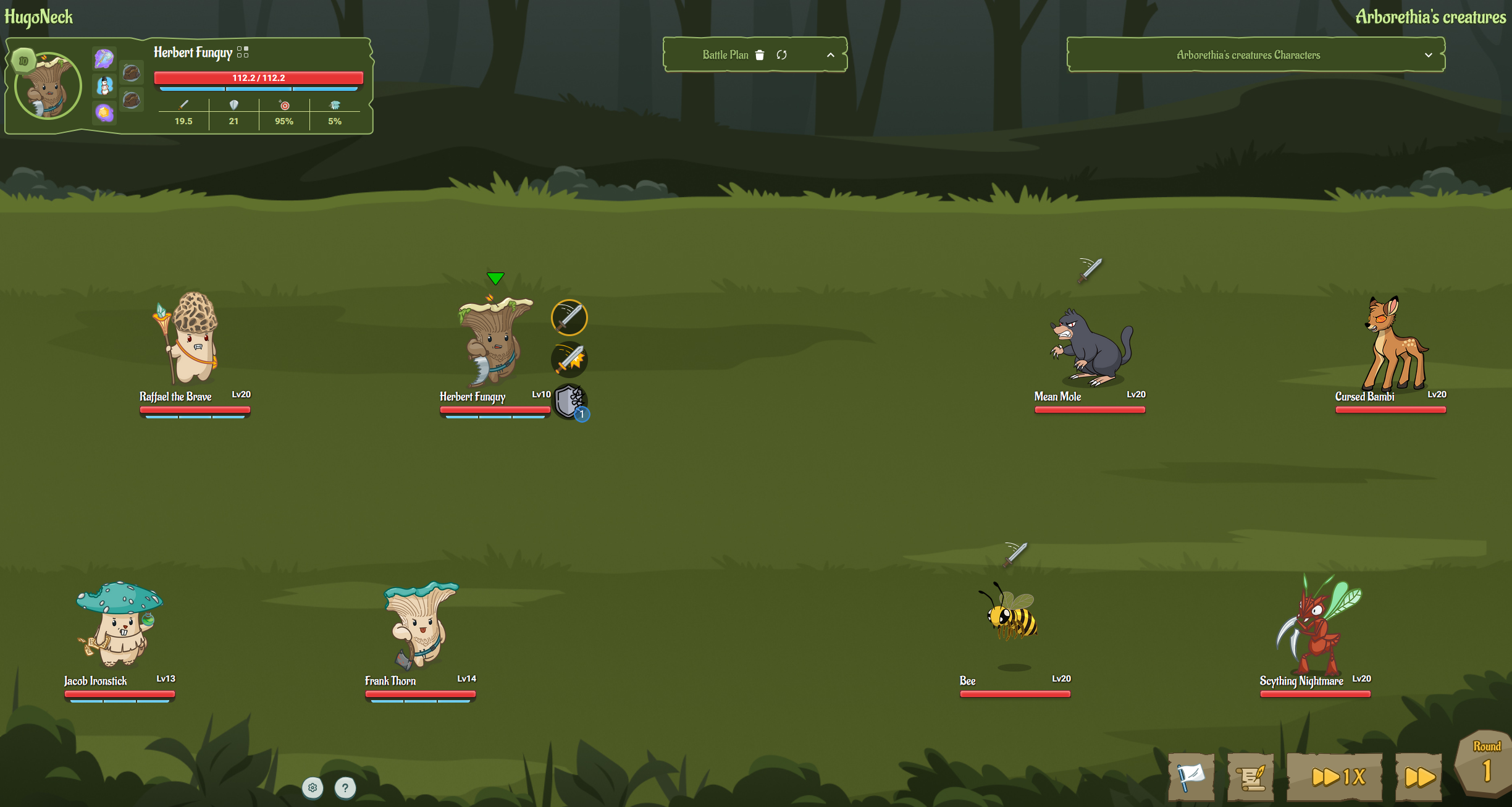Toggle the 1X battle speed
The image size is (1512, 807).
[1334, 776]
